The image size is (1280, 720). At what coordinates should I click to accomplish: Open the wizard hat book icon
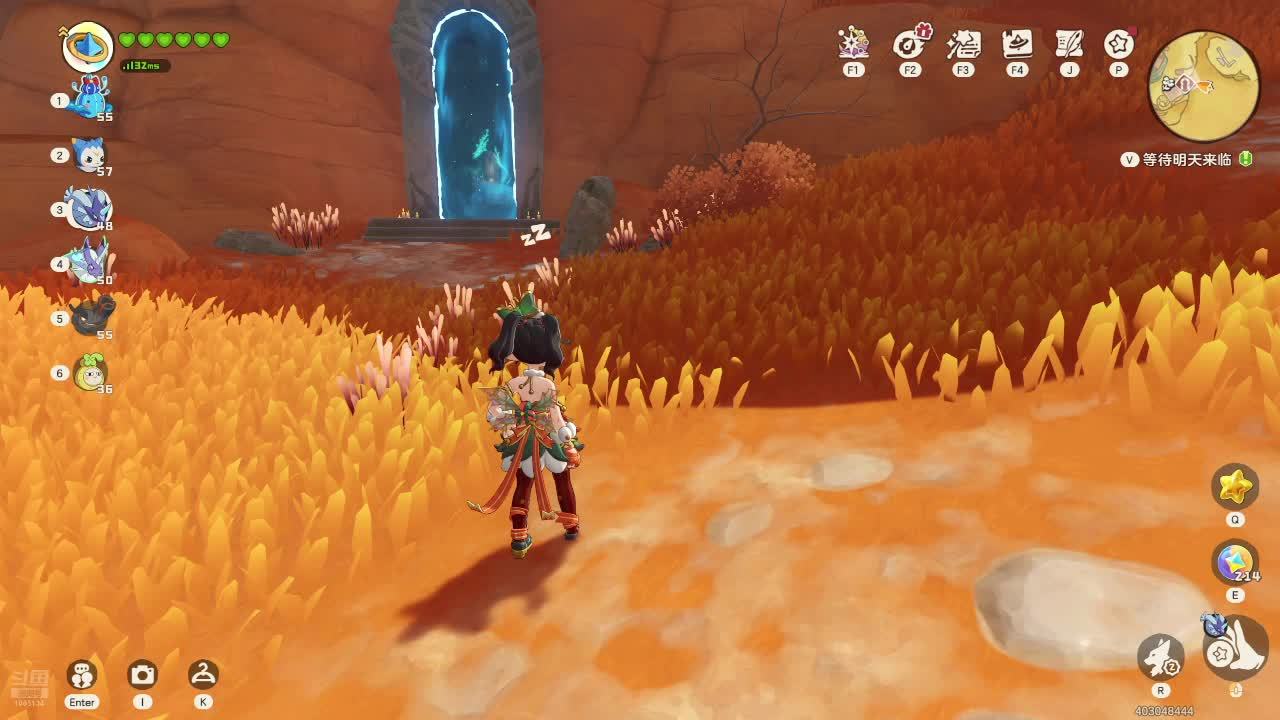click(1017, 44)
